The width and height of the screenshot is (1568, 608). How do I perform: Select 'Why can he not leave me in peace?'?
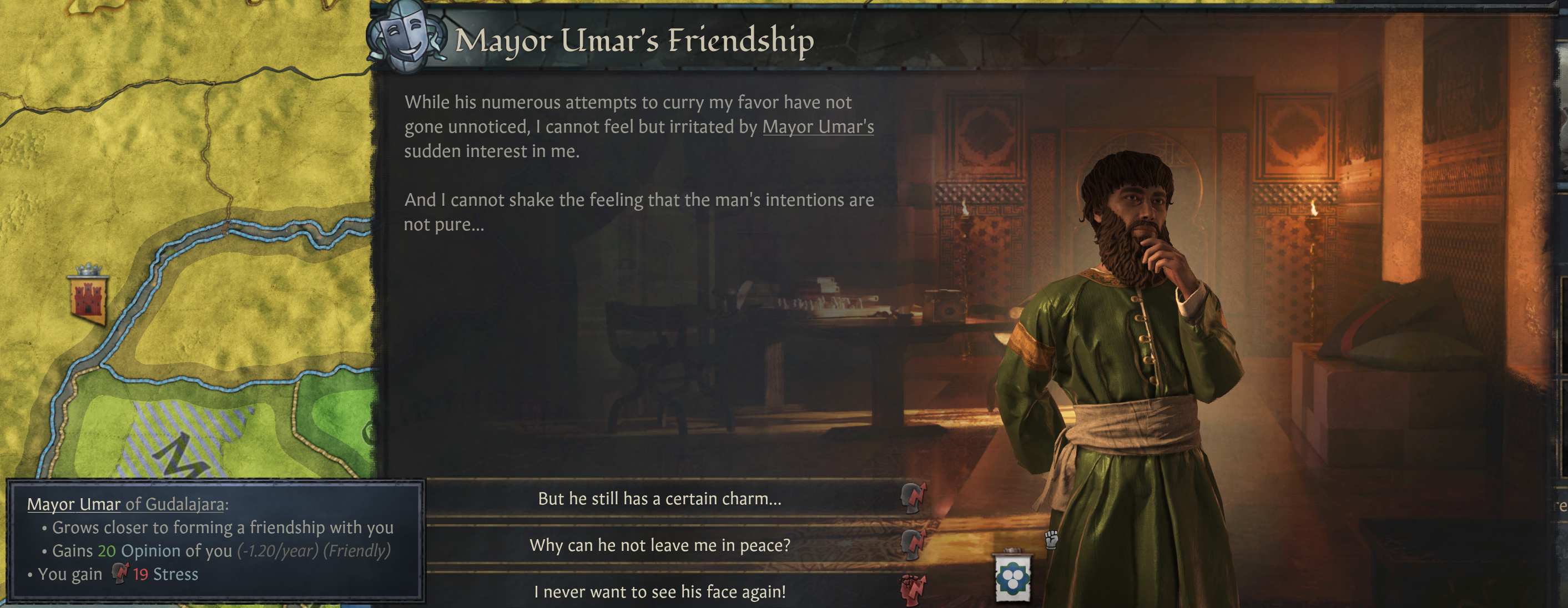point(659,546)
